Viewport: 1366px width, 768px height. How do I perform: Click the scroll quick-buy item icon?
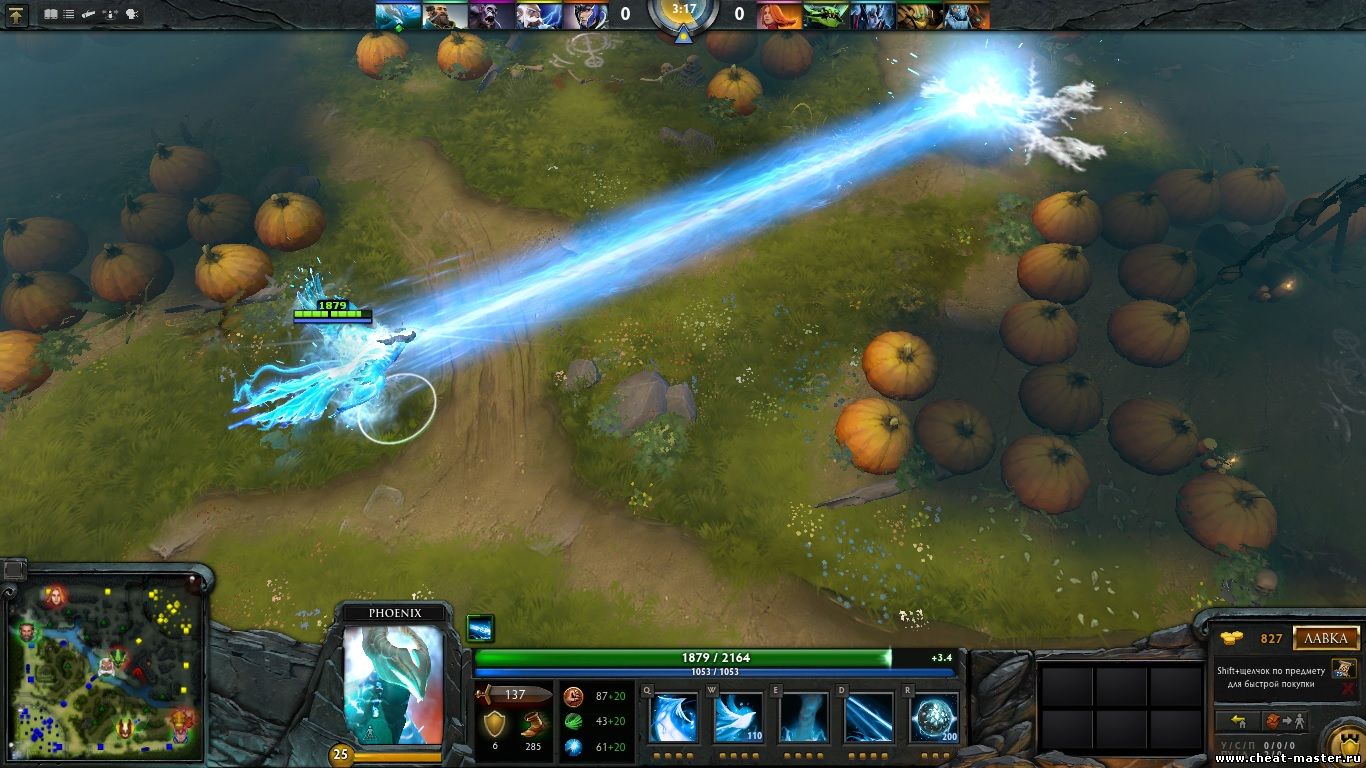click(1344, 669)
